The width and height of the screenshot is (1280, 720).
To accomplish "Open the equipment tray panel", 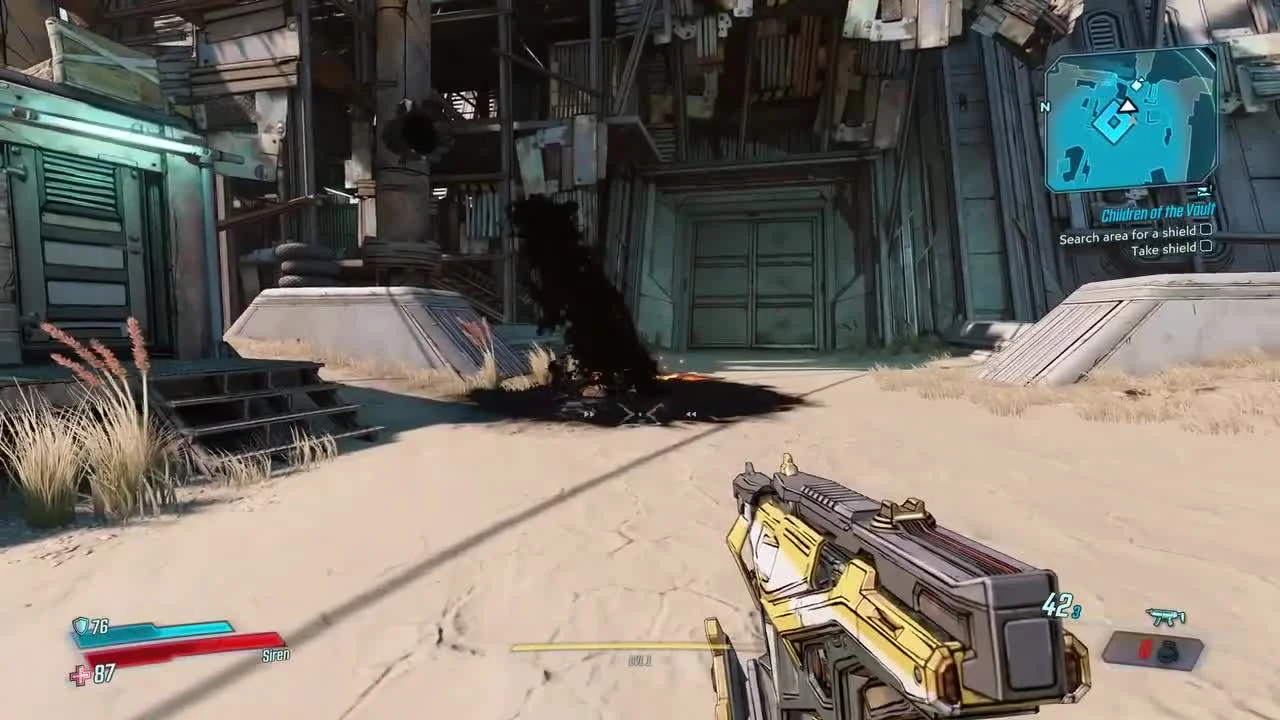I will coord(1153,652).
